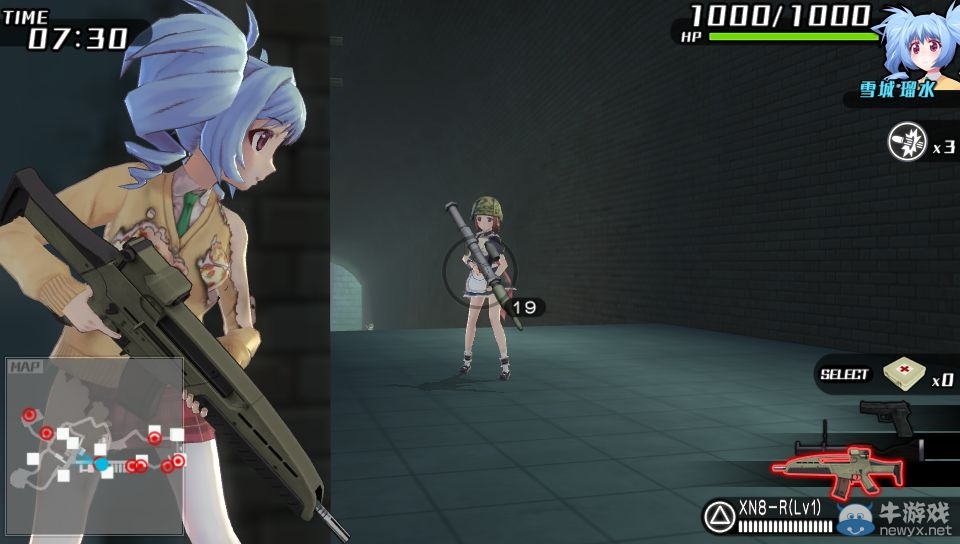Select the first-aid kit item
960x544 pixels.
[x=904, y=375]
